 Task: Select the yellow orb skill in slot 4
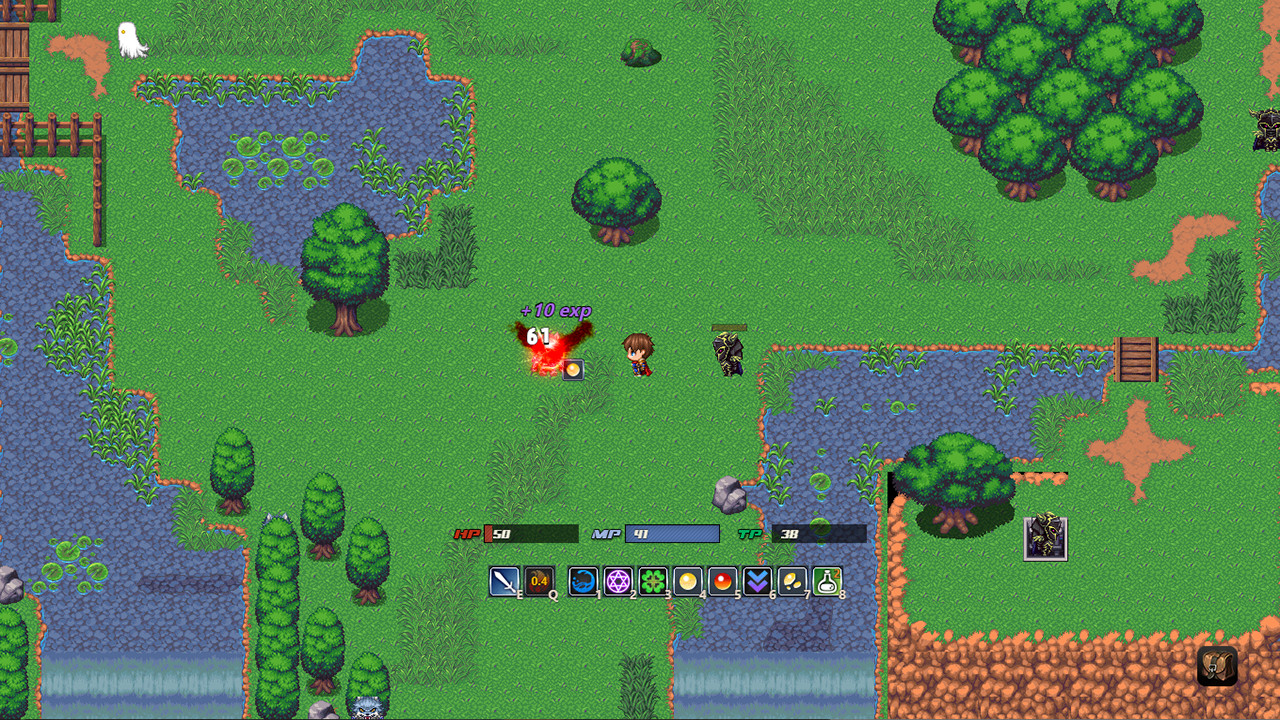[x=688, y=583]
